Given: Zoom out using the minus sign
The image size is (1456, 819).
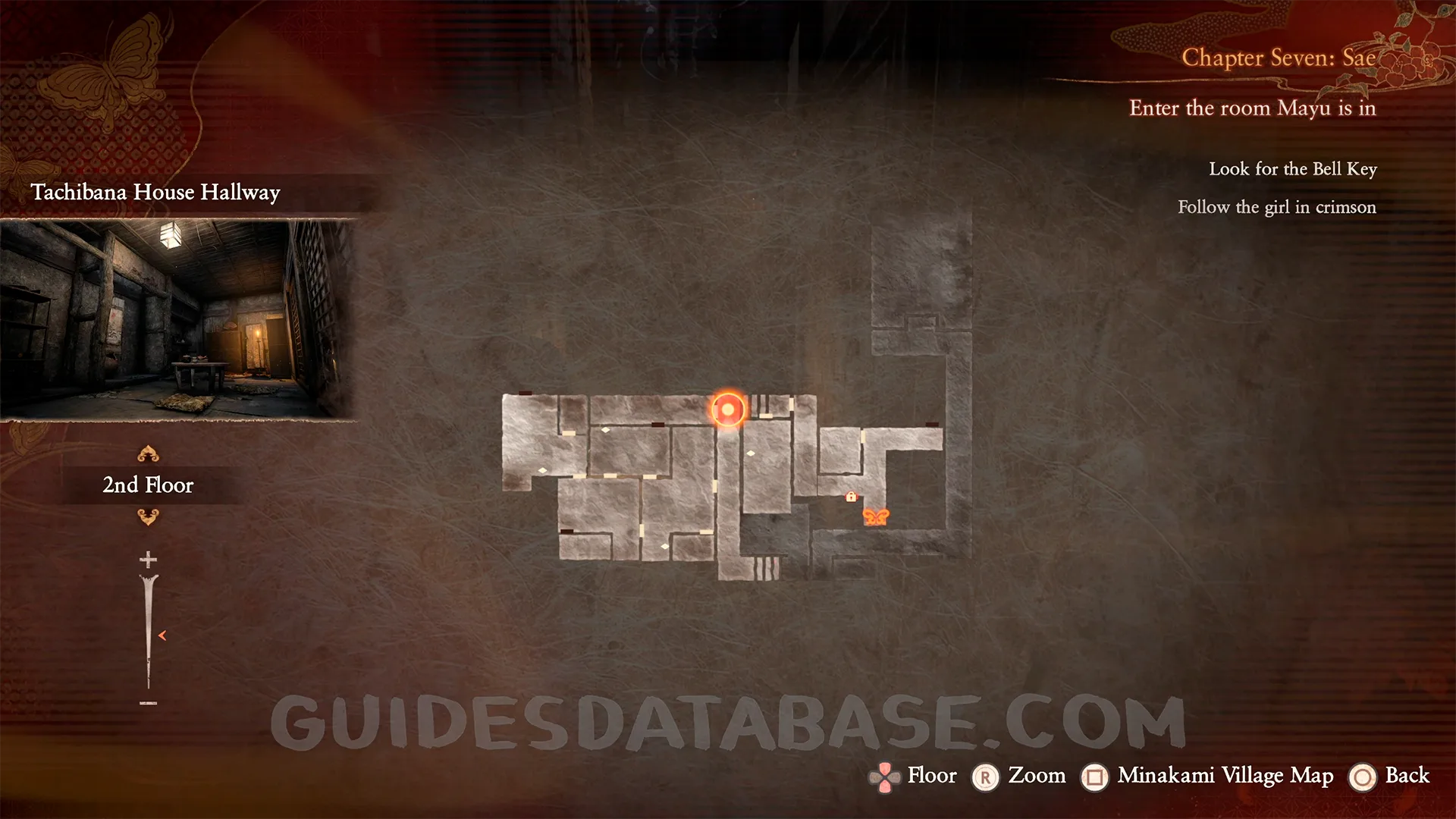Looking at the screenshot, I should pos(148,703).
